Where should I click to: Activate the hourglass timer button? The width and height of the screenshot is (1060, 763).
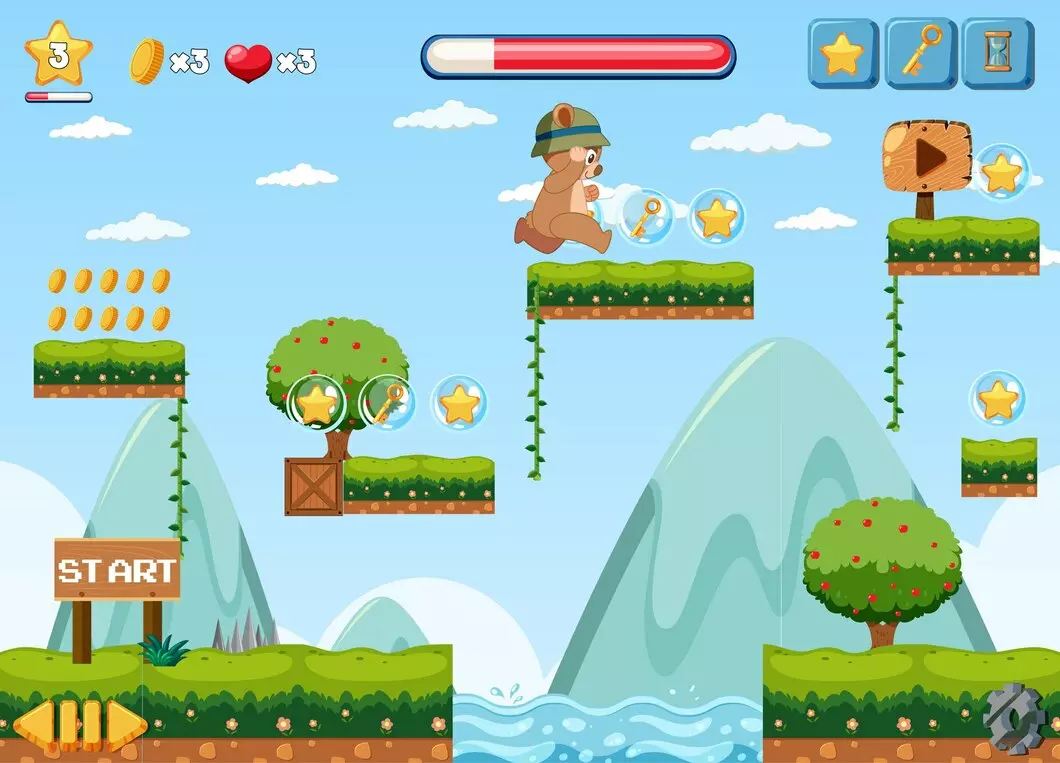click(x=997, y=52)
